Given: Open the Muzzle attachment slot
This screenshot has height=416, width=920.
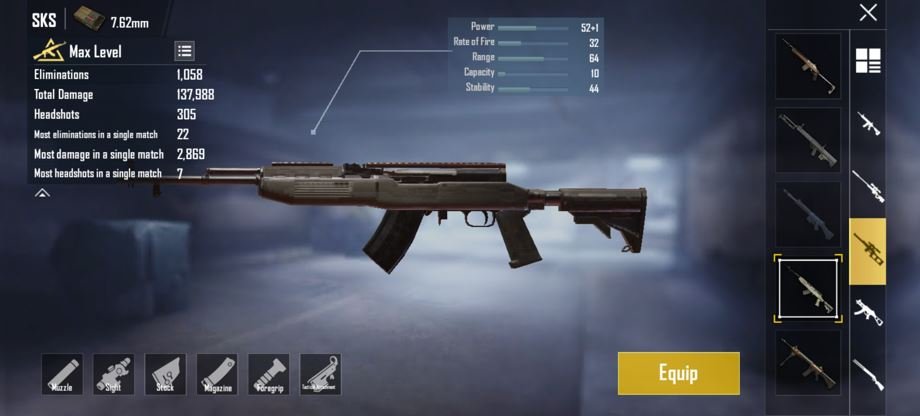Looking at the screenshot, I should coord(62,374).
